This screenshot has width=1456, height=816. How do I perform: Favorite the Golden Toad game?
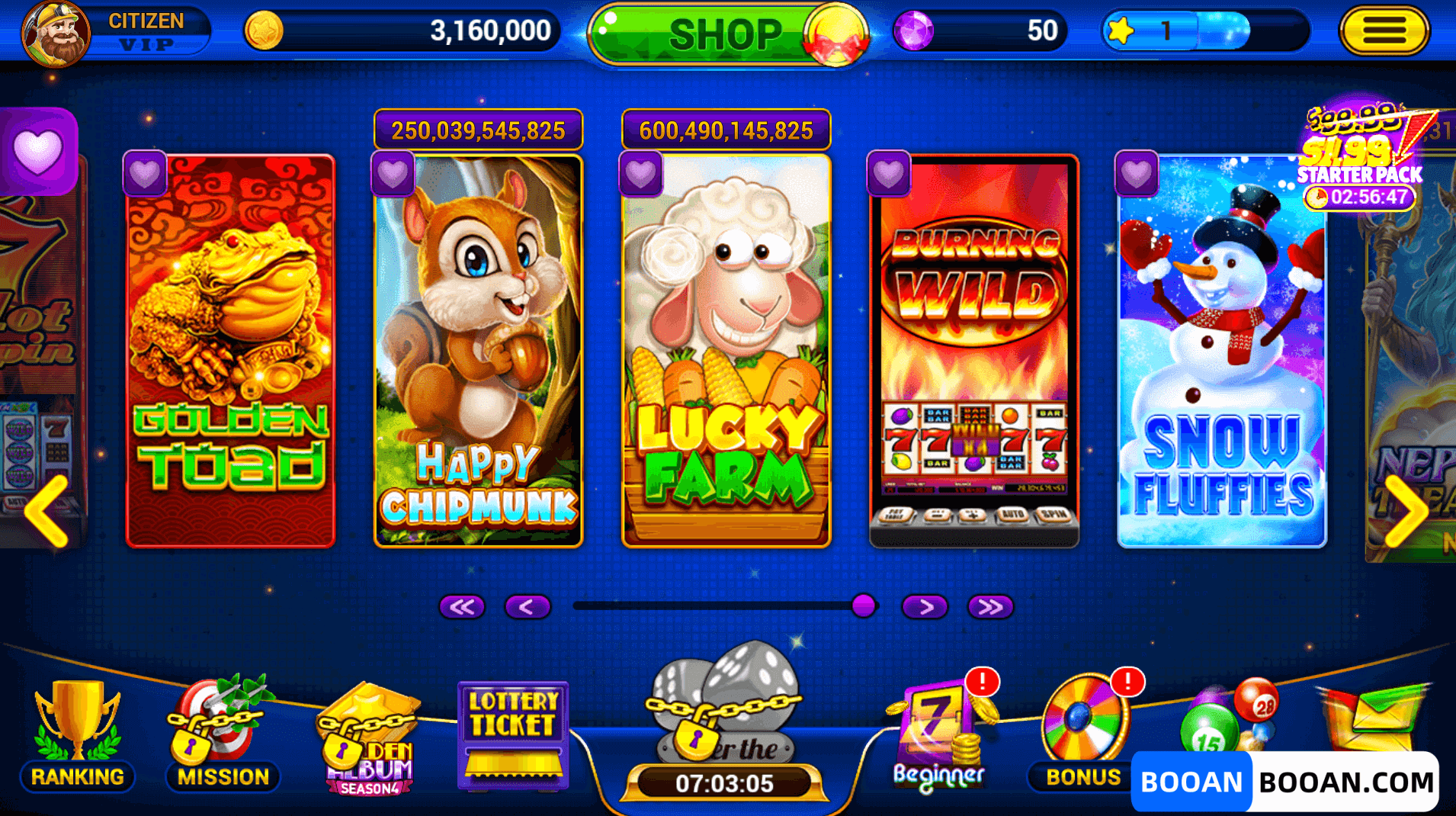[x=146, y=172]
